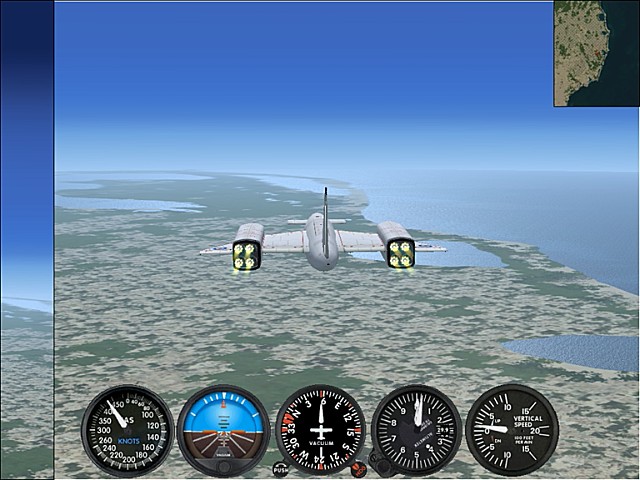Click the airspeed indicator in knots
The width and height of the screenshot is (640, 480).
click(x=127, y=429)
